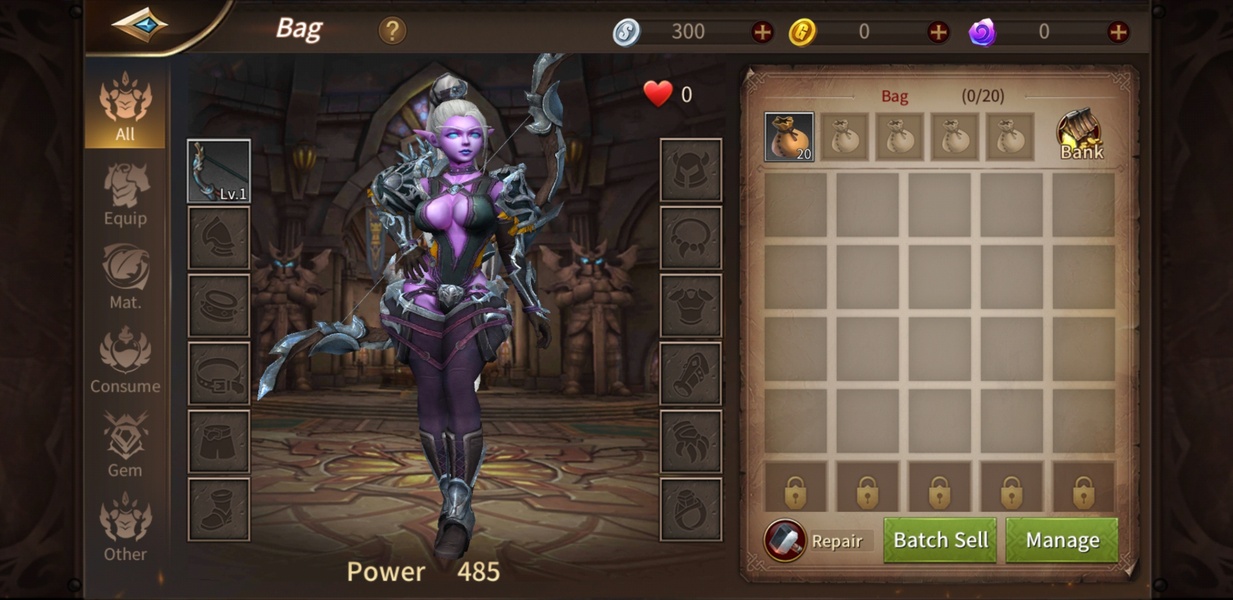
Task: Select the boots equipment slot
Action: tap(219, 510)
